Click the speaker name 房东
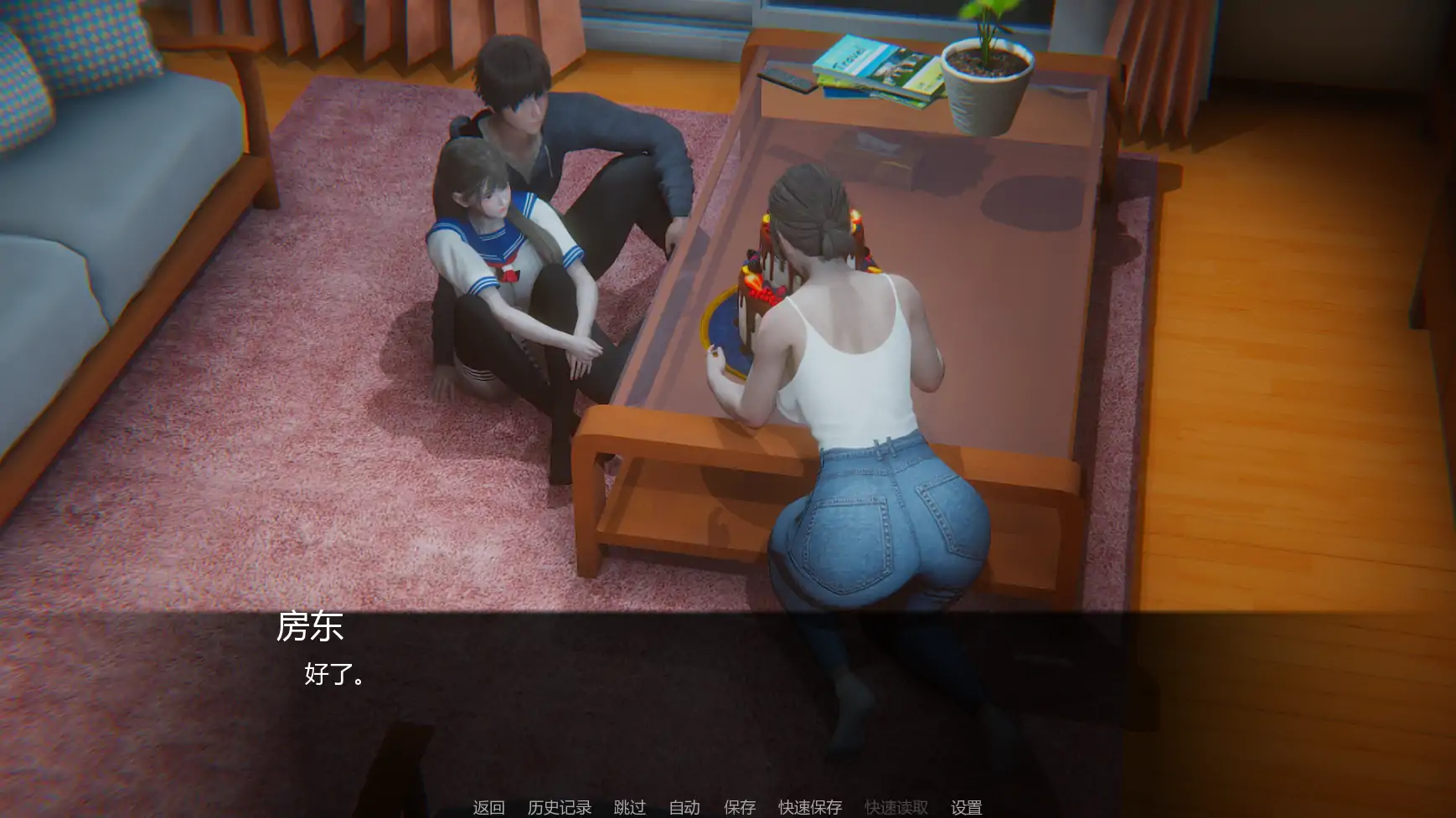 (309, 629)
